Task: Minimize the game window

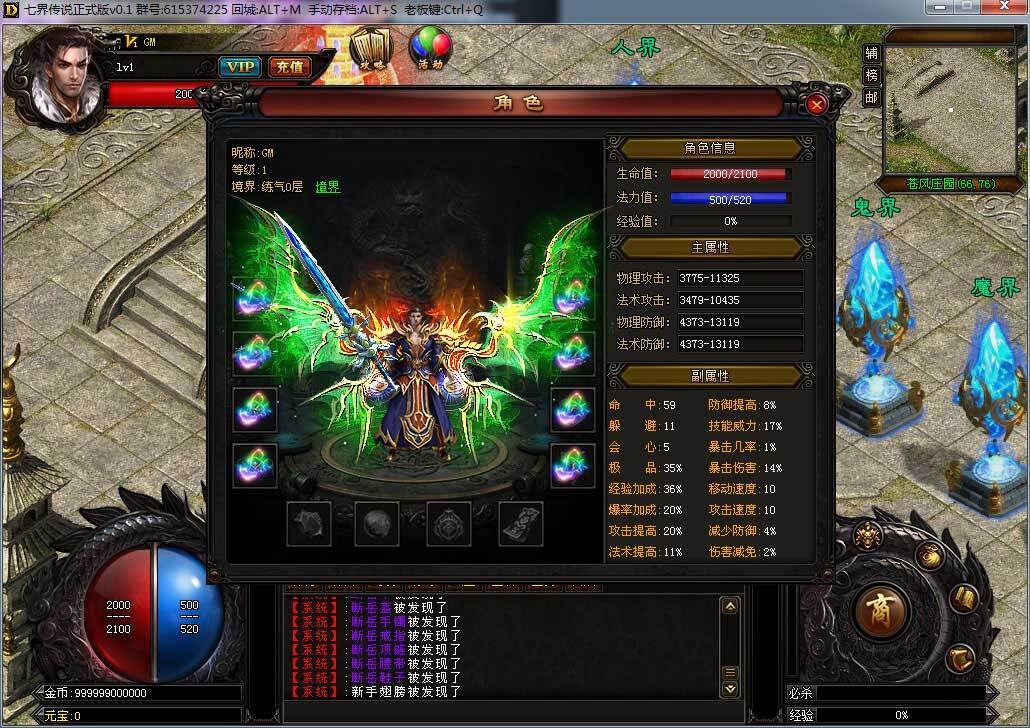Action: coord(939,8)
